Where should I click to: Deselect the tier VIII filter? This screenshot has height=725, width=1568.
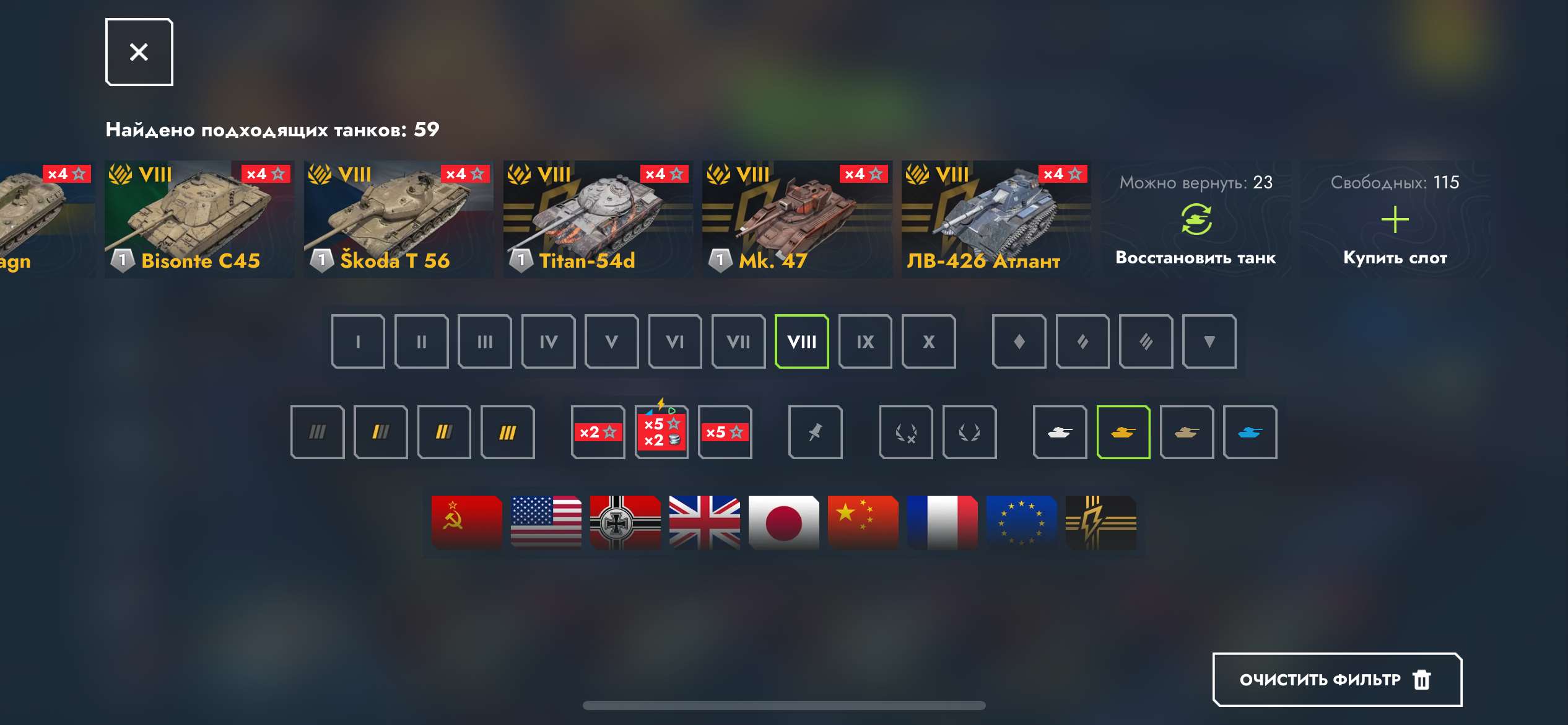tap(802, 341)
